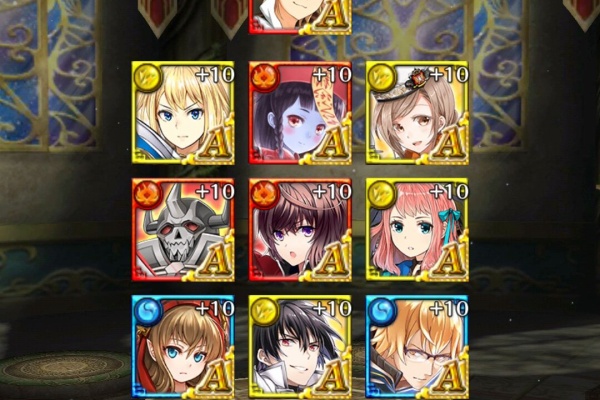Select the black-haired red-eyed boy card

300,345
